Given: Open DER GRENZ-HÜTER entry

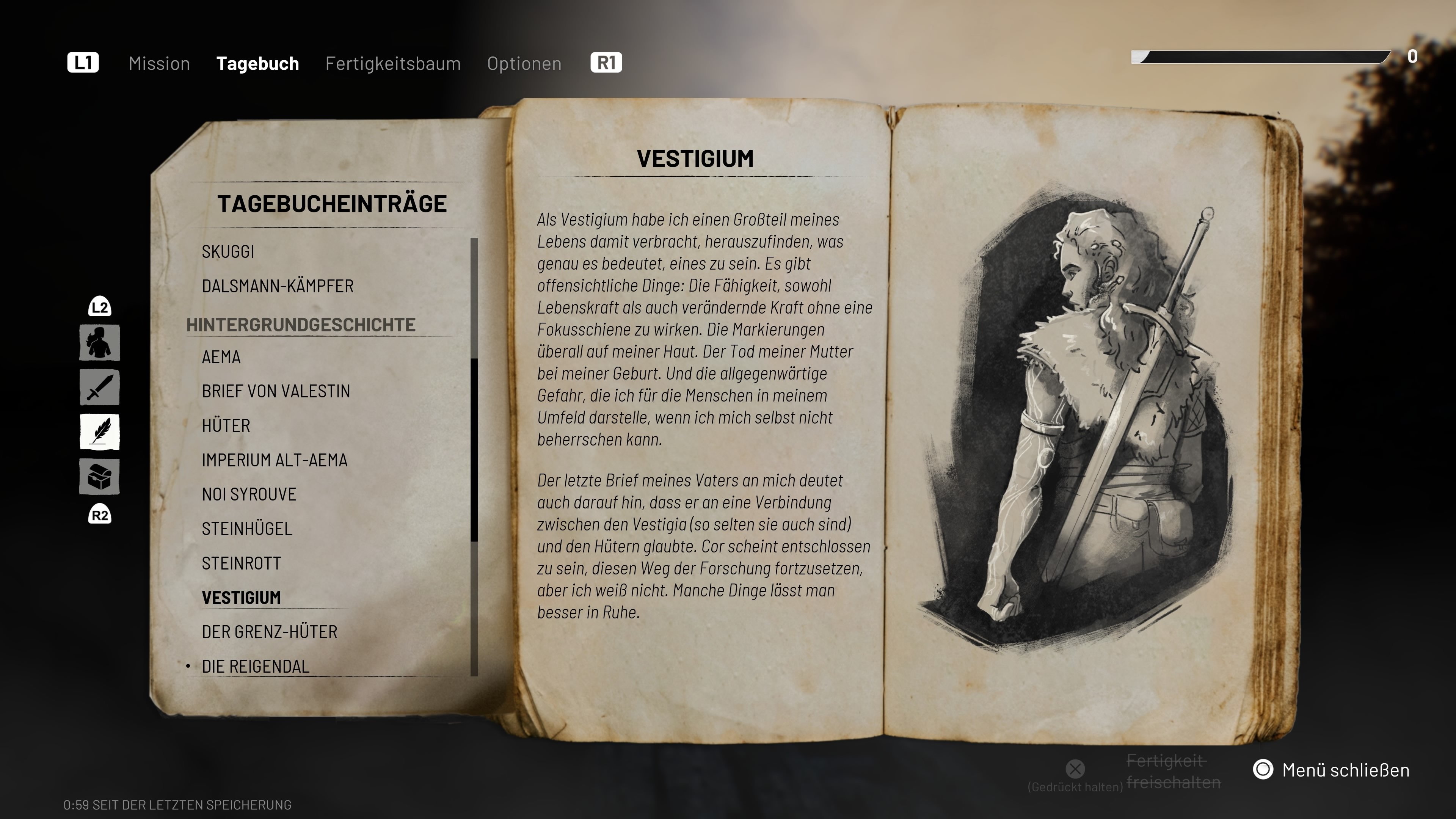Looking at the screenshot, I should point(270,632).
